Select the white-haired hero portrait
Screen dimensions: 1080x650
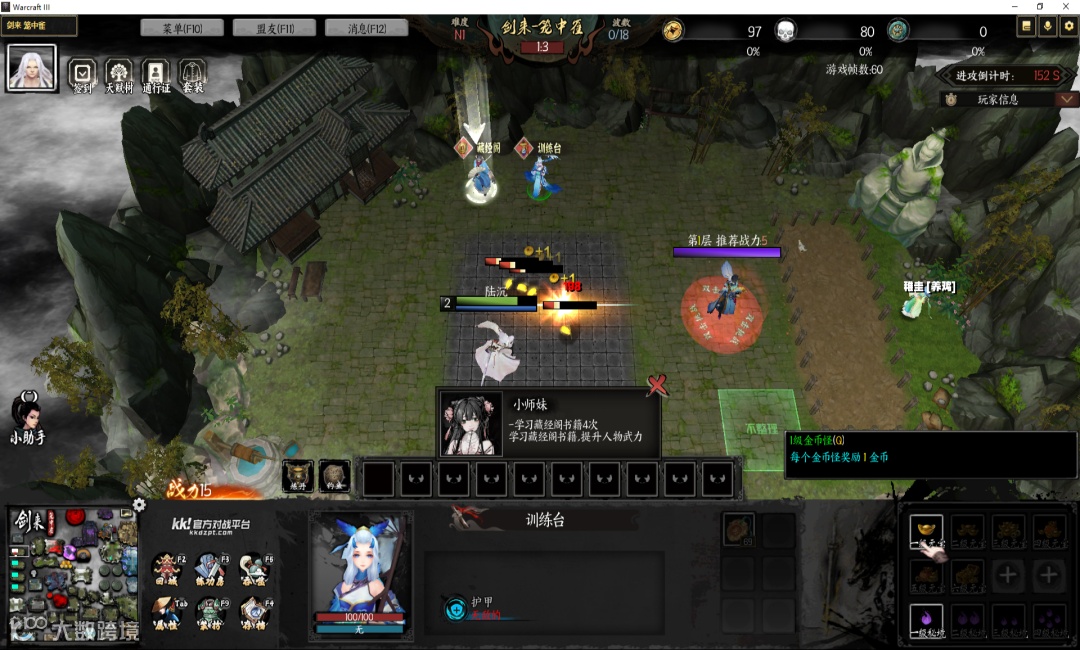tap(31, 67)
